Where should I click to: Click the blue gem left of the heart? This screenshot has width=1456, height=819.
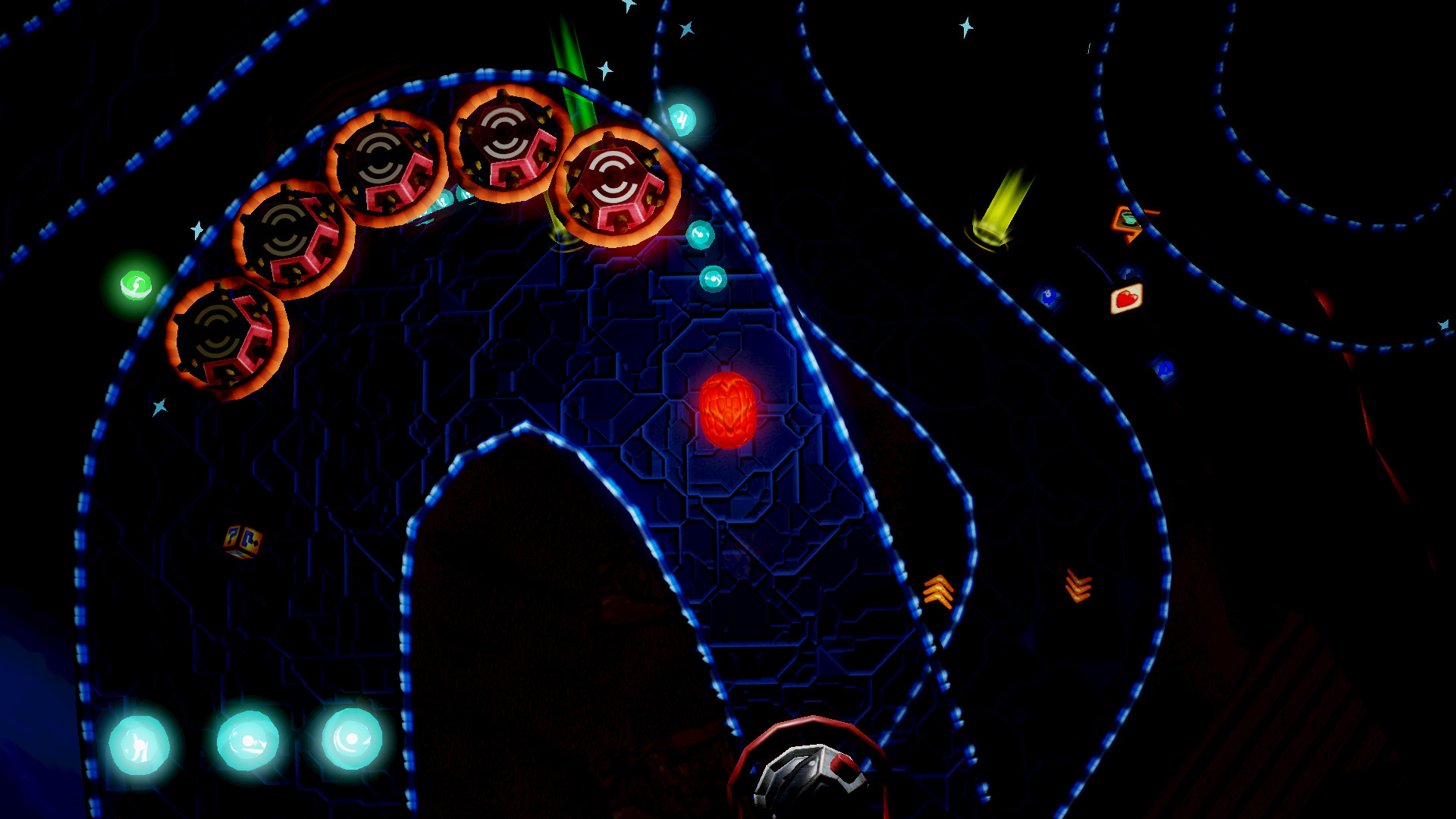click(1050, 296)
